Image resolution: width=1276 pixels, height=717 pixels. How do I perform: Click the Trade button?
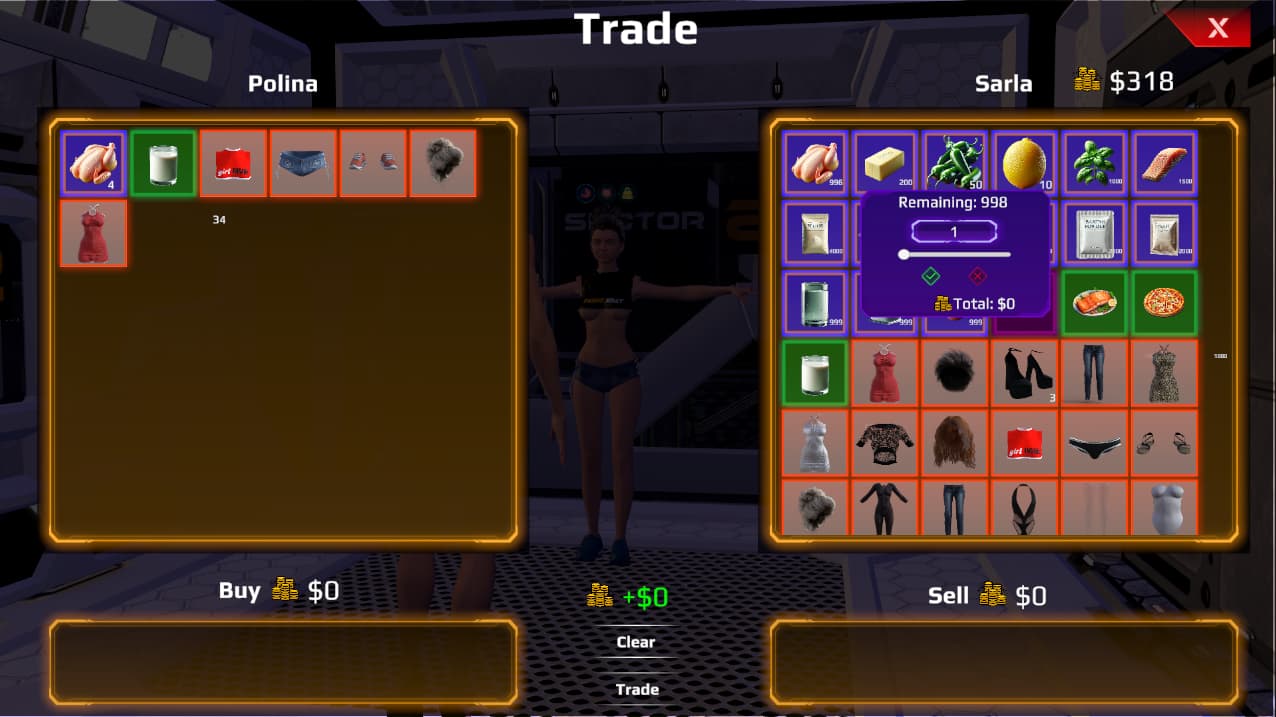click(x=637, y=689)
